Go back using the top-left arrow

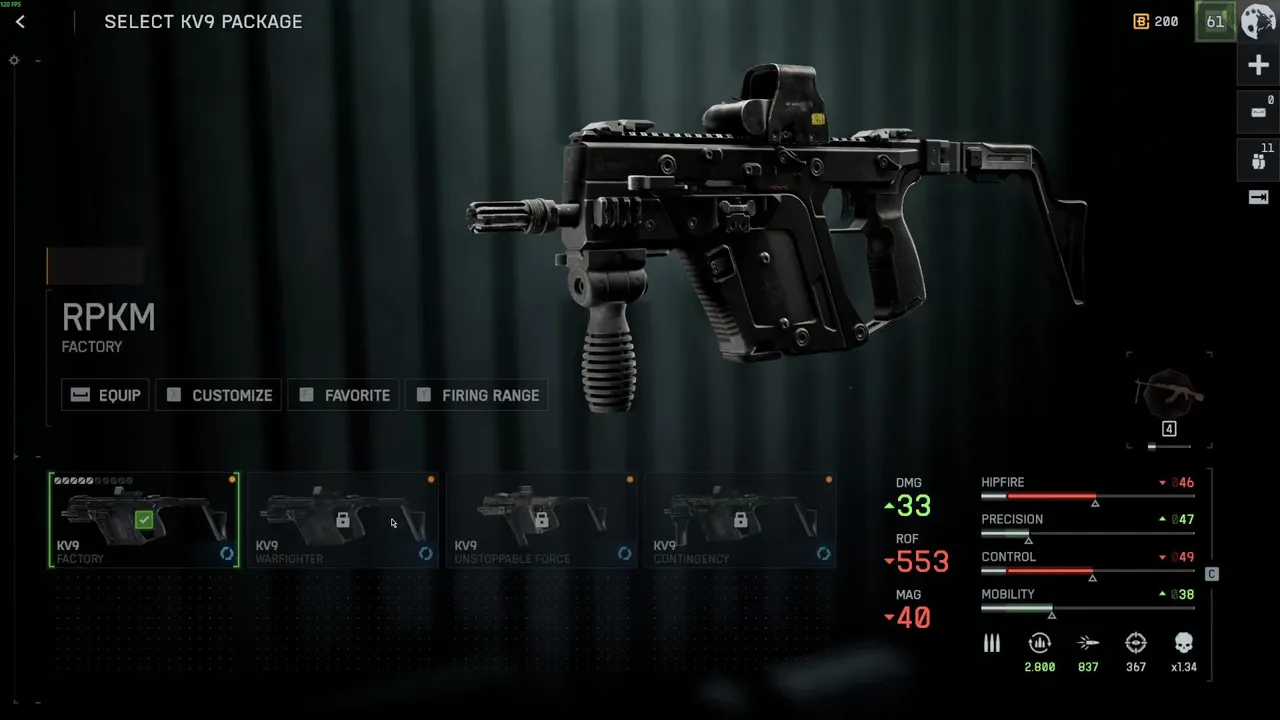click(20, 22)
